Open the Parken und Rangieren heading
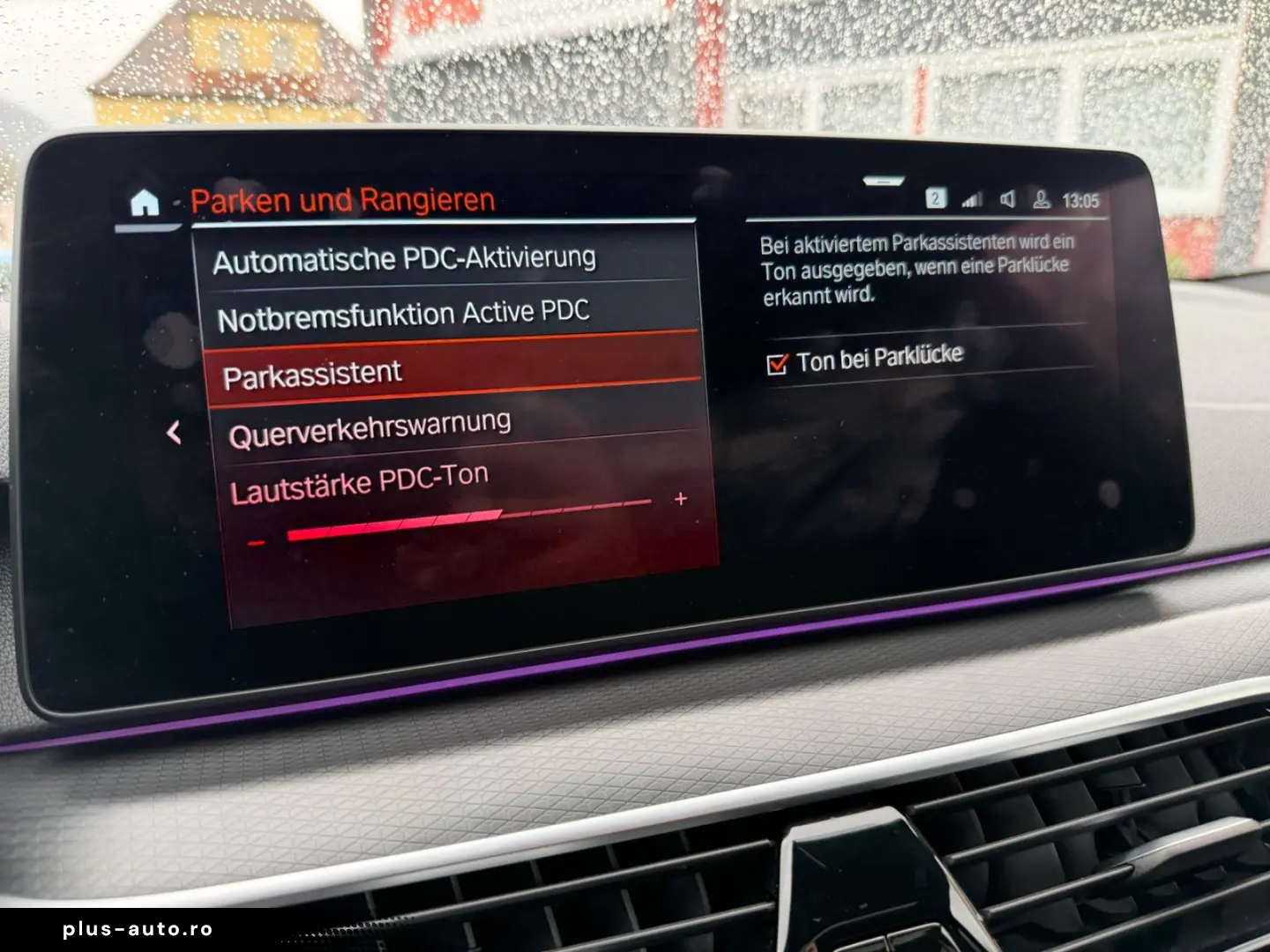 [342, 199]
